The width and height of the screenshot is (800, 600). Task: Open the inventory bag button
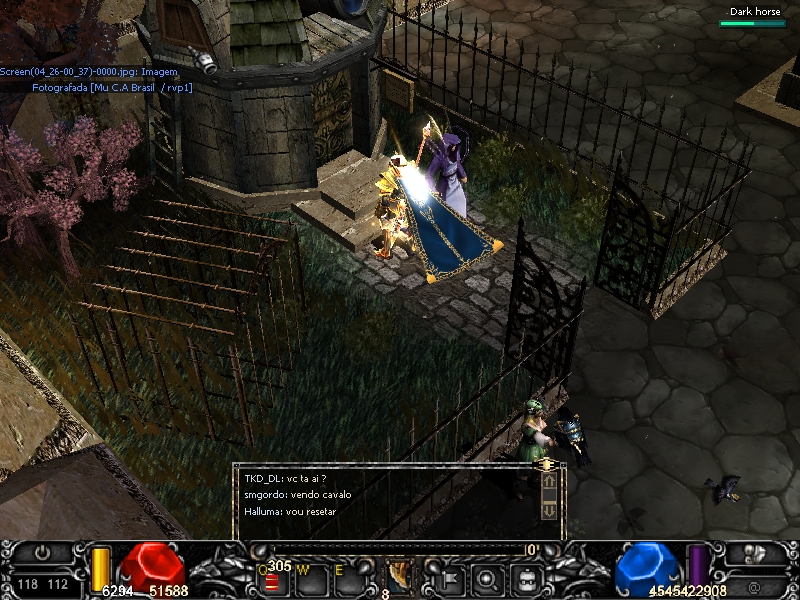[527, 577]
